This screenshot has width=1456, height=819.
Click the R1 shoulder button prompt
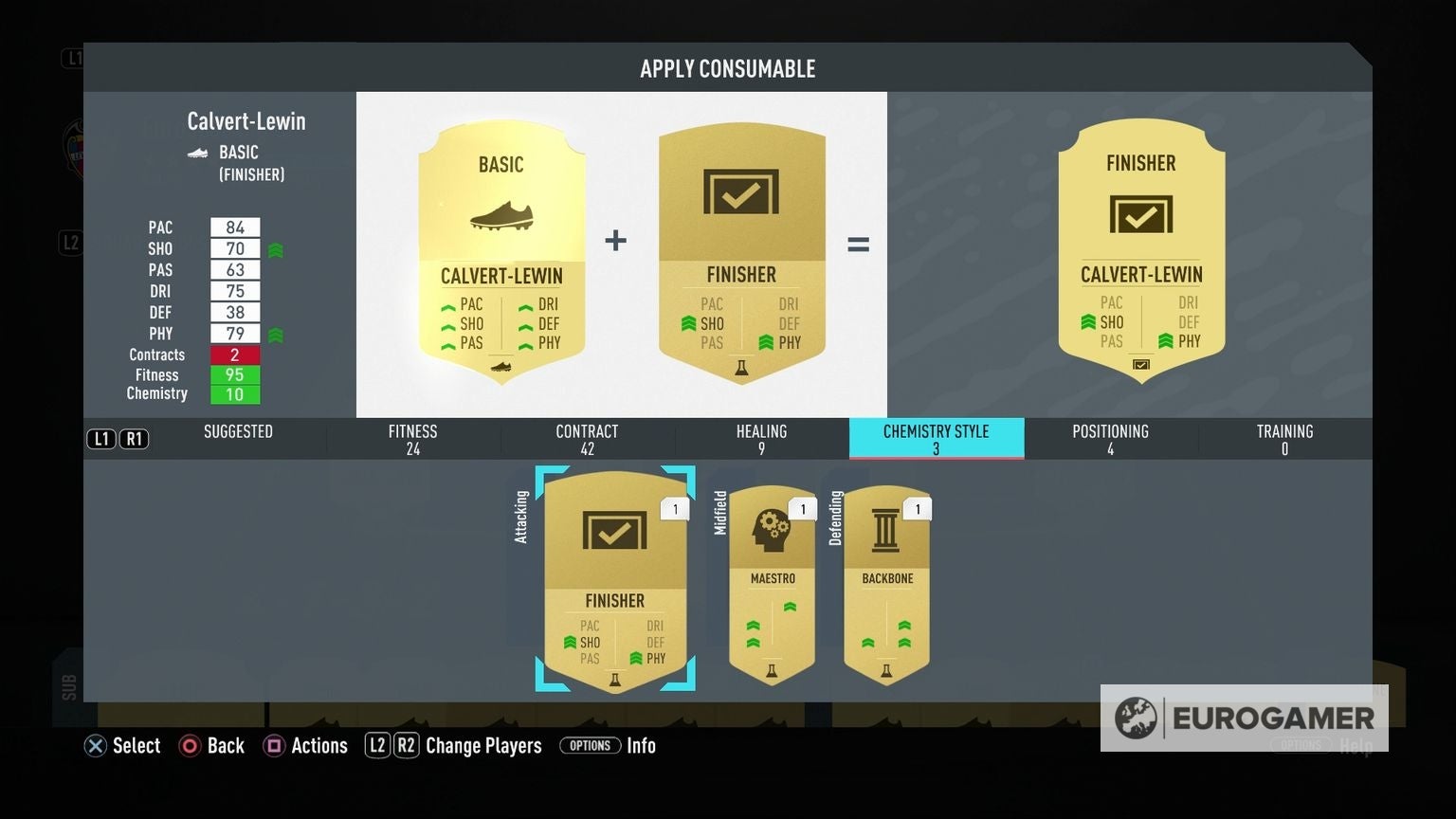(x=133, y=438)
